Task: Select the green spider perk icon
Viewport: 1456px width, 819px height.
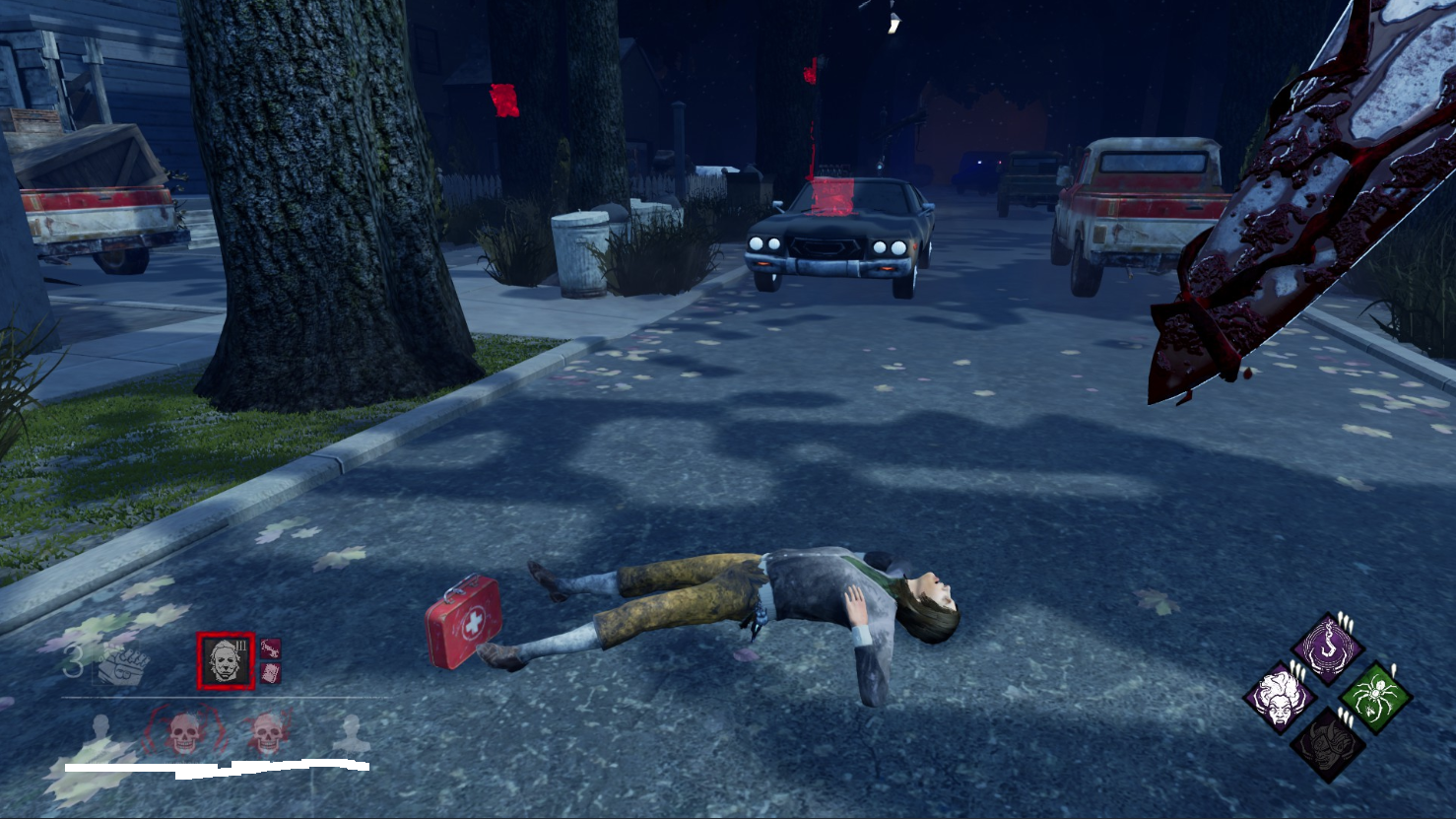Action: click(x=1375, y=698)
